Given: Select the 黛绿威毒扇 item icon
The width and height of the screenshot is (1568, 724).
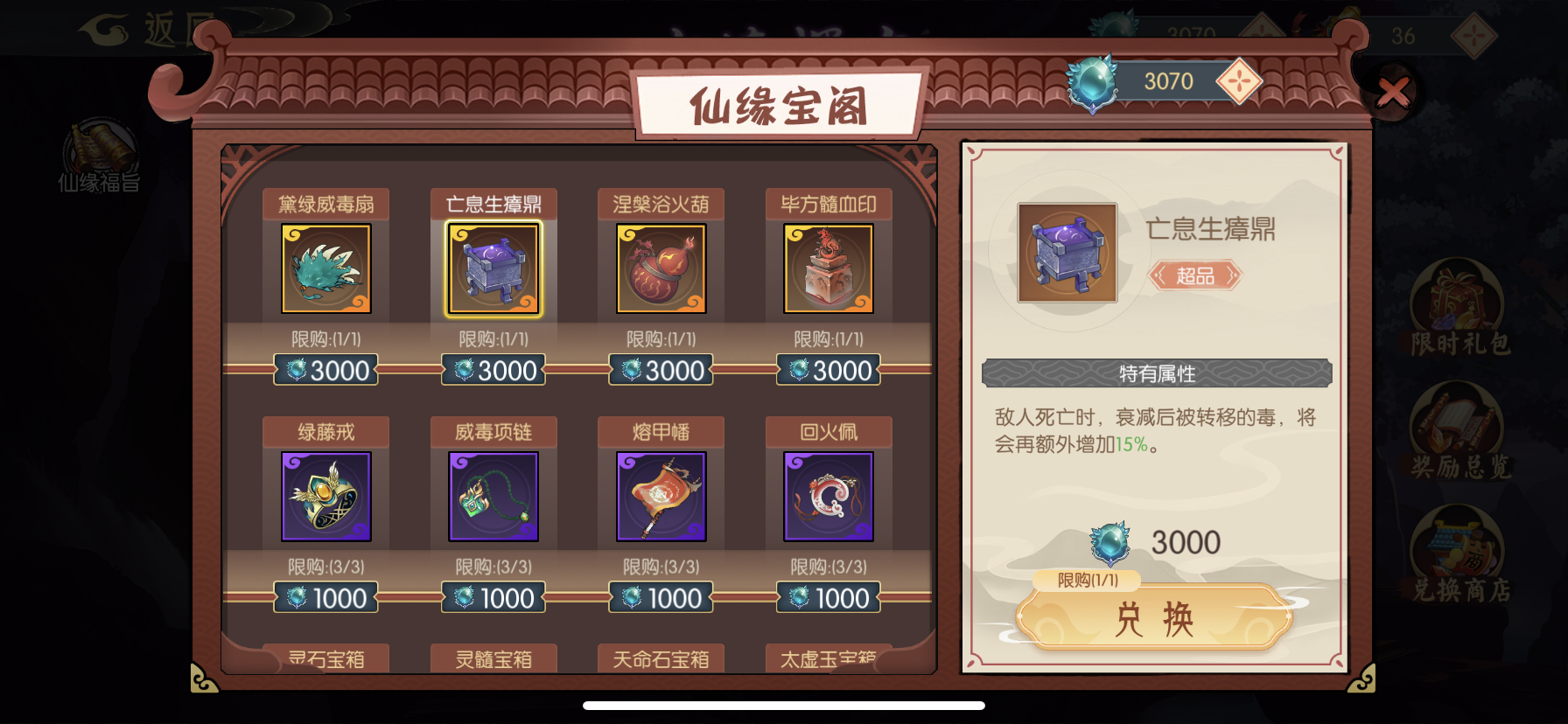Looking at the screenshot, I should pos(325,269).
